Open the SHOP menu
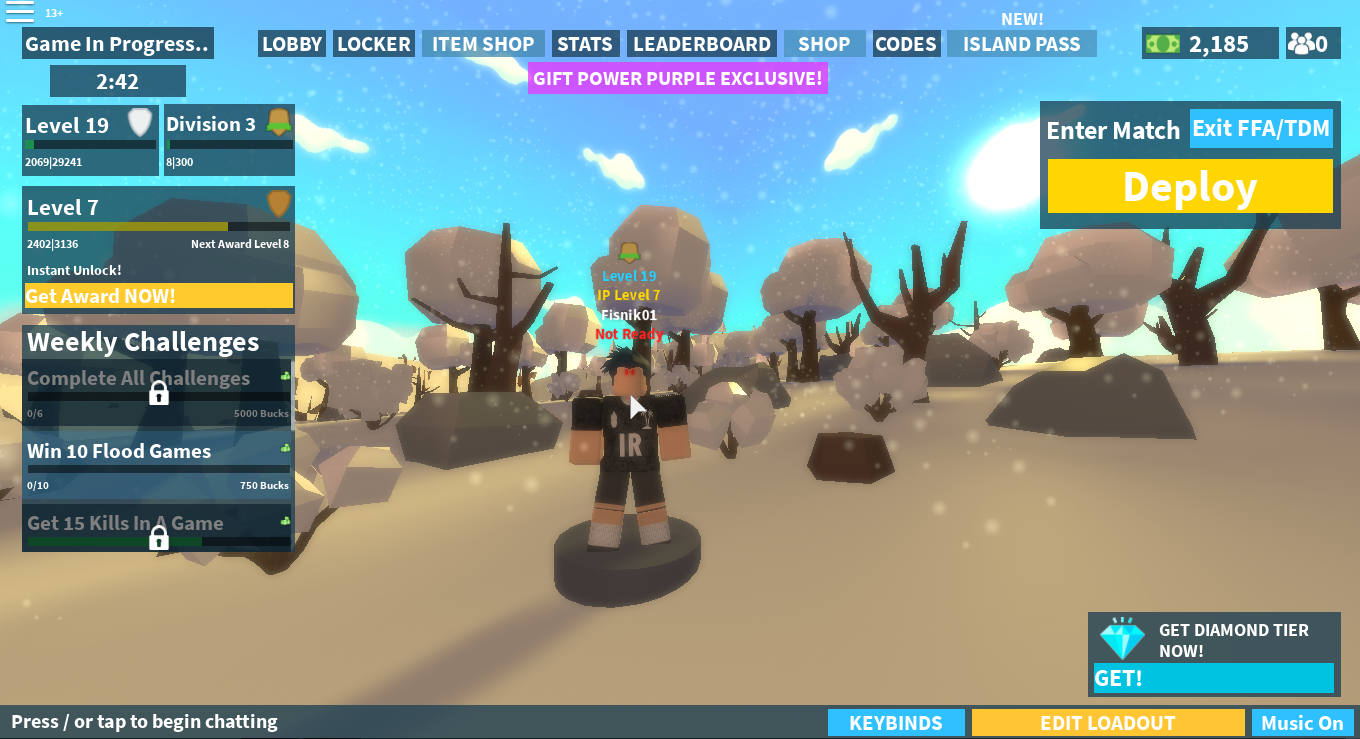Screen dimensions: 1360x739 click(824, 44)
